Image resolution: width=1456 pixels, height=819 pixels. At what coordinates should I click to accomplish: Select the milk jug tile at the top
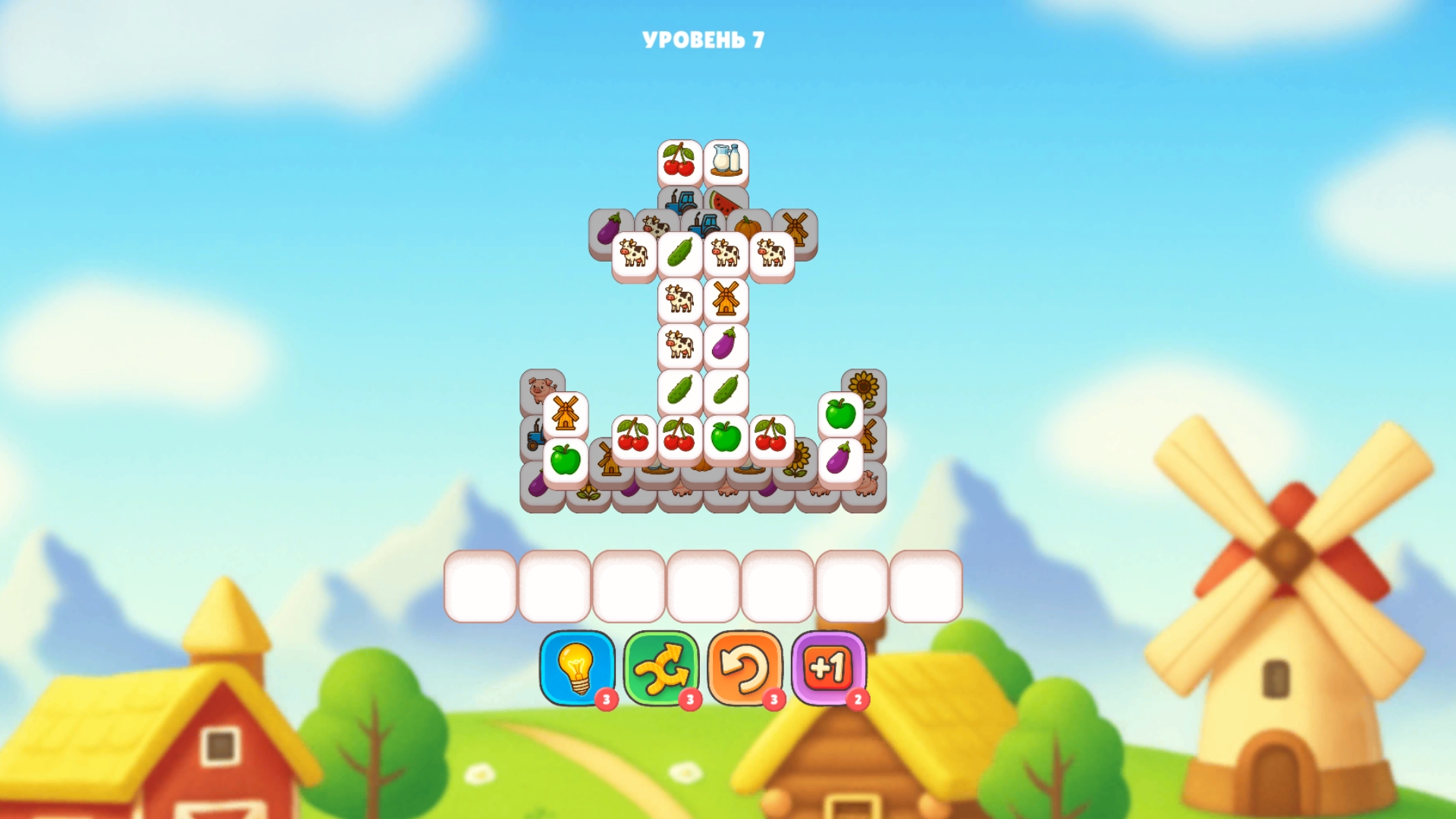727,160
